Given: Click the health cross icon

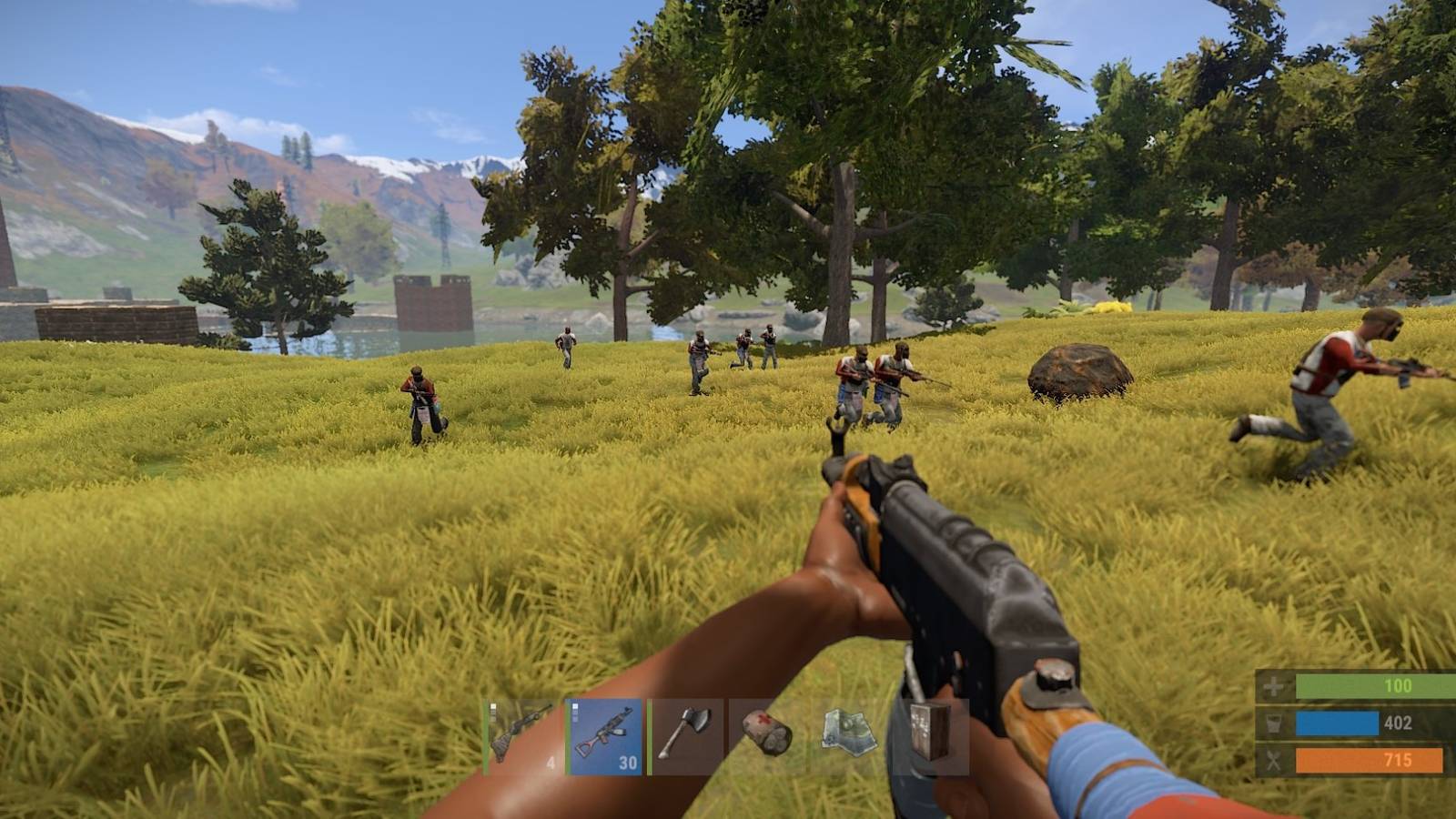Looking at the screenshot, I should [x=1273, y=685].
